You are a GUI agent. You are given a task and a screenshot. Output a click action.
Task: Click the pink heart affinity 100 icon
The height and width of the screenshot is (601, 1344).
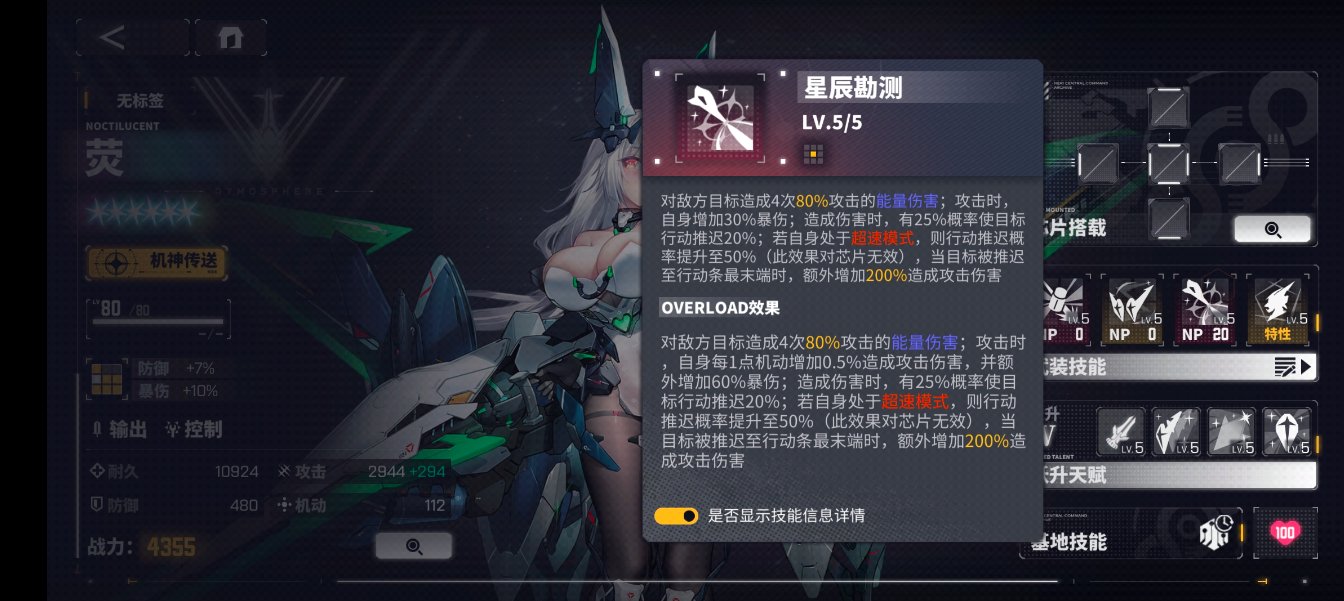point(1286,533)
